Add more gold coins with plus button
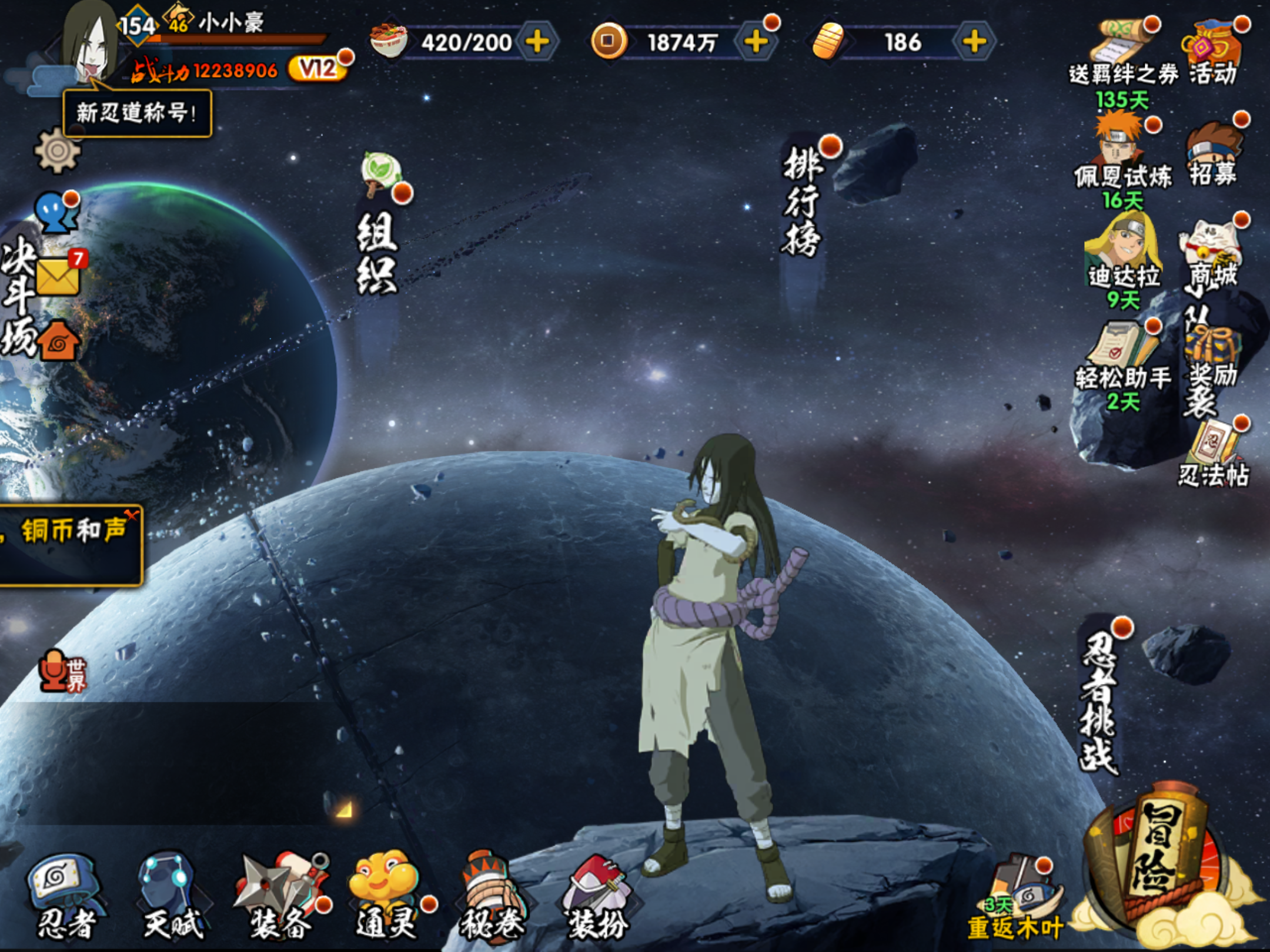This screenshot has width=1270, height=952. point(756,42)
